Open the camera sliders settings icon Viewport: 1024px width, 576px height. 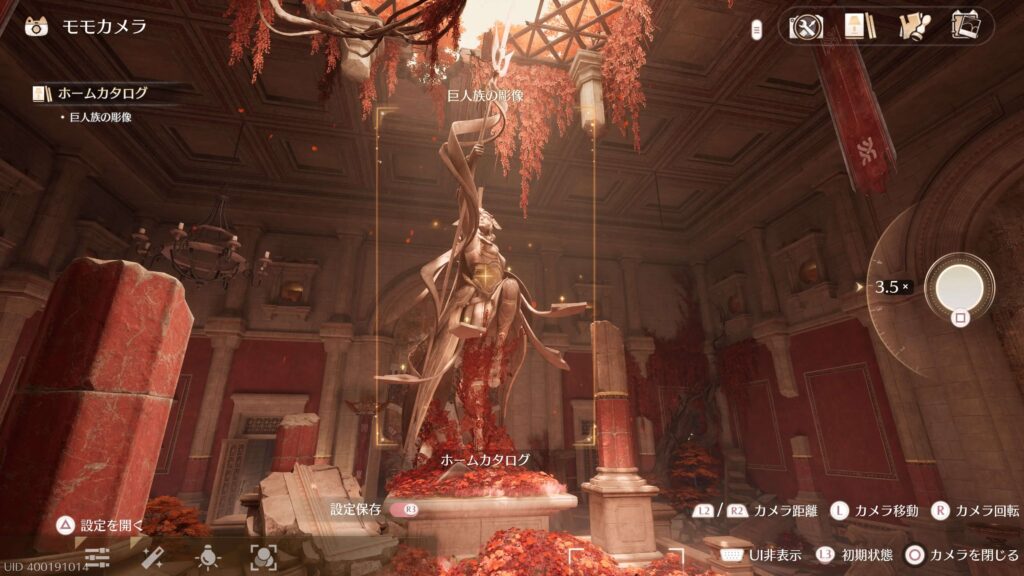[97, 557]
